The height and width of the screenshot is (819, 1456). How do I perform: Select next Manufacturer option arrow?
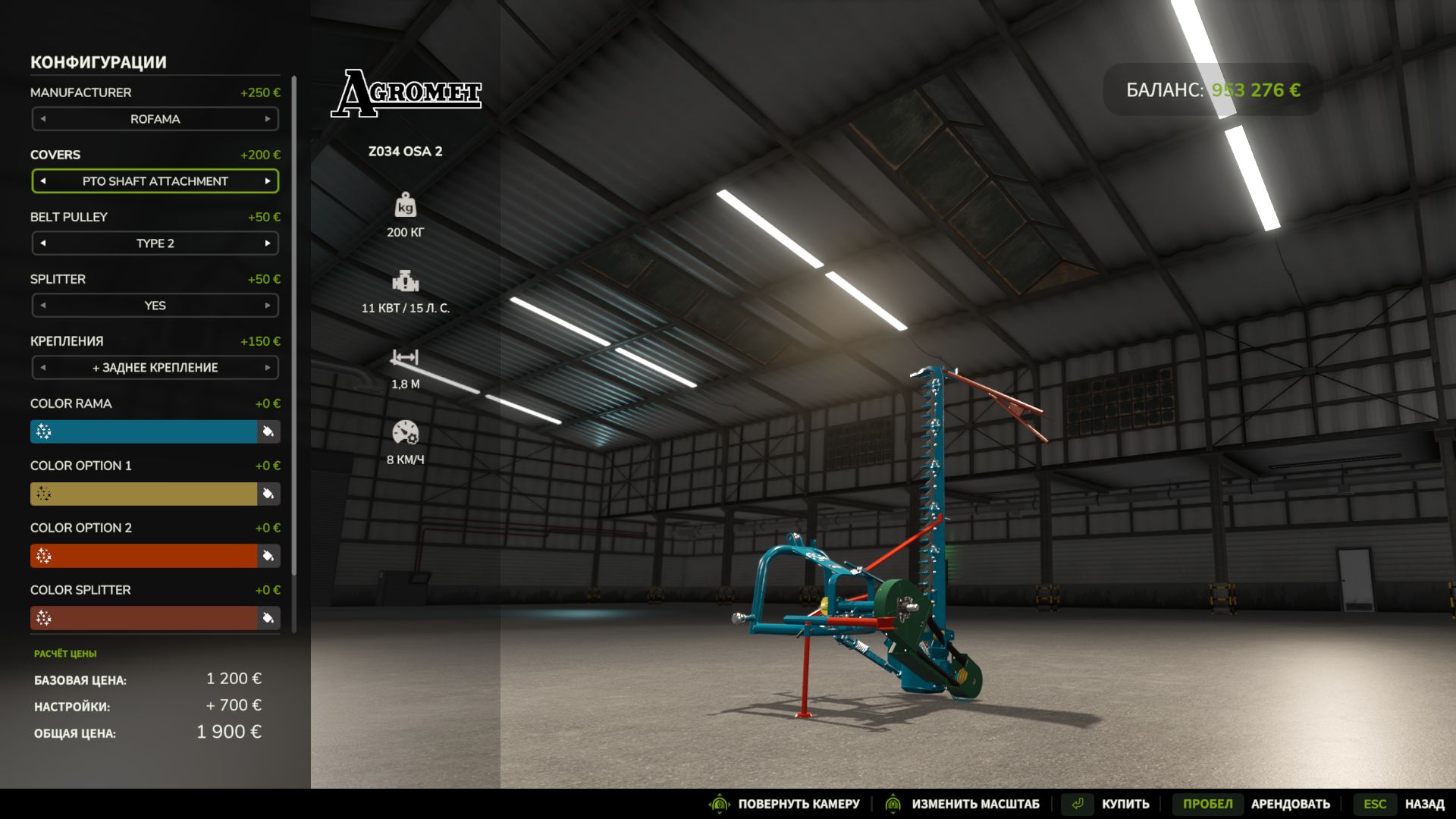click(x=268, y=119)
